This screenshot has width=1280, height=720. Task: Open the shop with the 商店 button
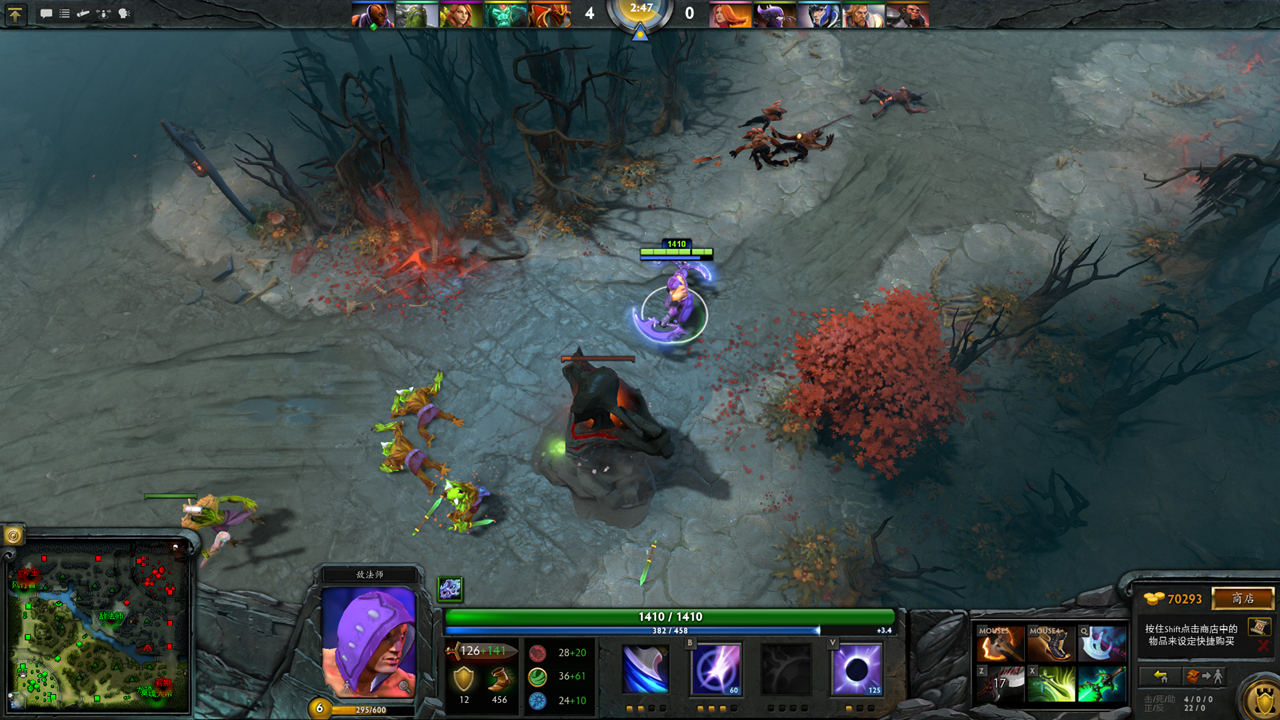(x=1243, y=599)
